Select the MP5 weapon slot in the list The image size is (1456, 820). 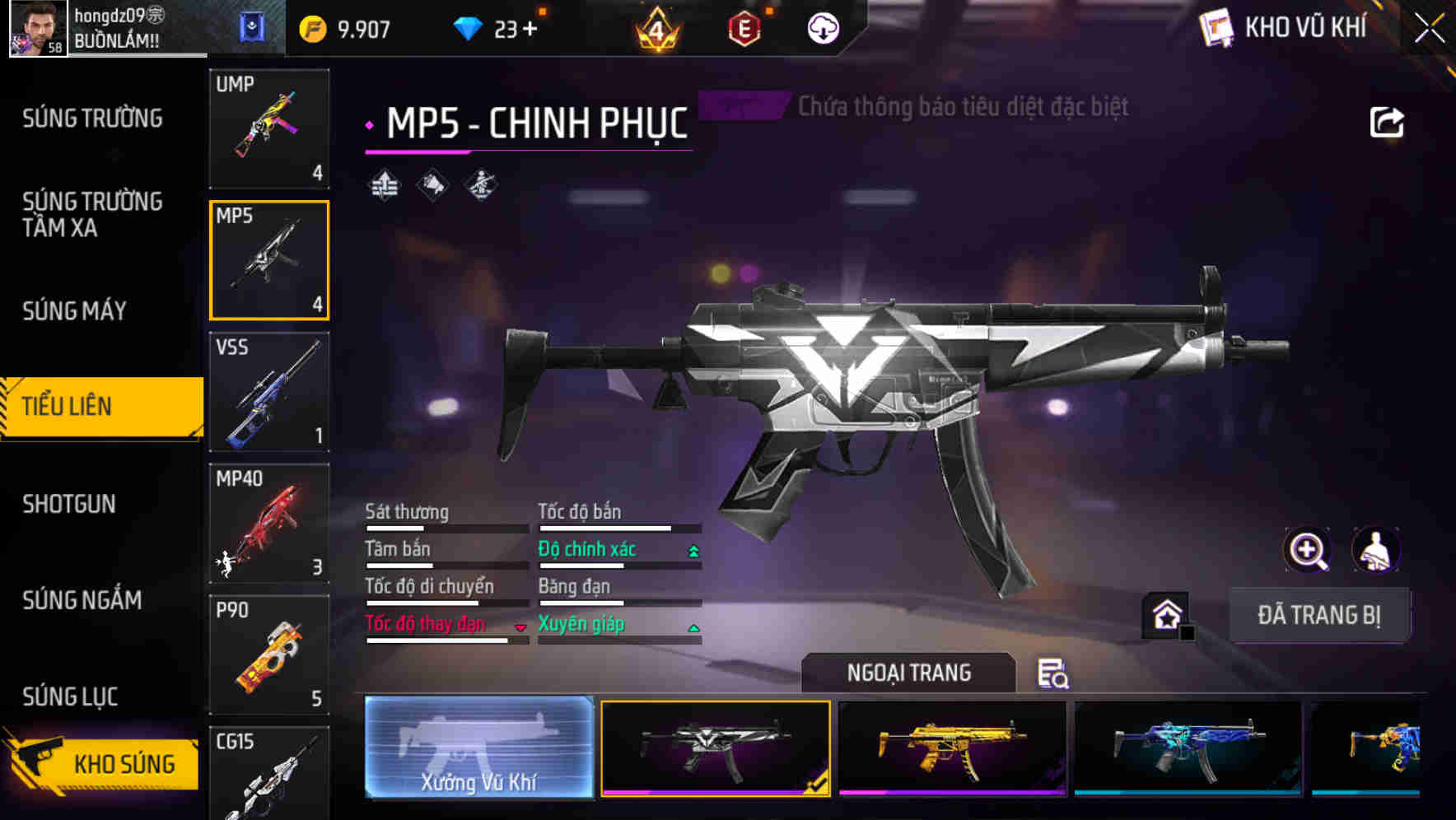pos(269,260)
